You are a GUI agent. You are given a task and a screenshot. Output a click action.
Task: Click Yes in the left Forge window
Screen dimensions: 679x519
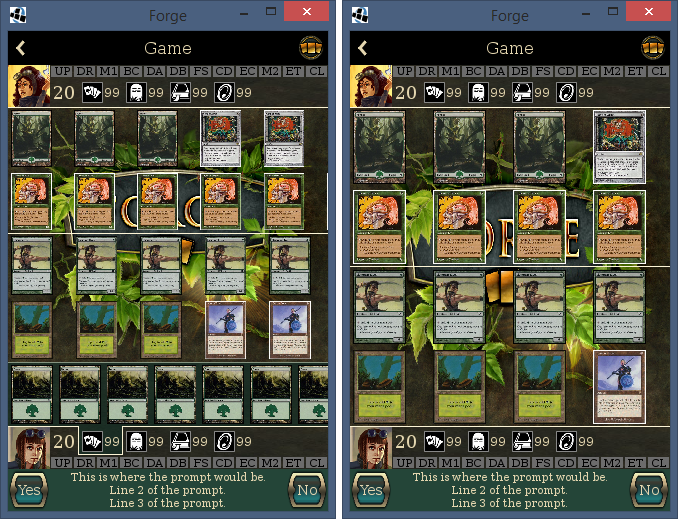[28, 490]
